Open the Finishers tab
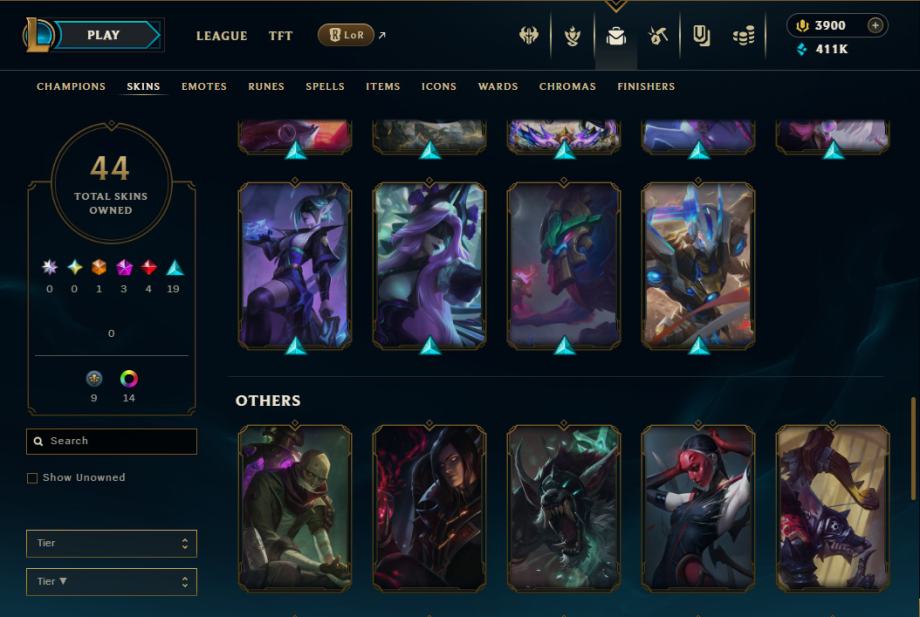920x617 pixels. coord(646,87)
